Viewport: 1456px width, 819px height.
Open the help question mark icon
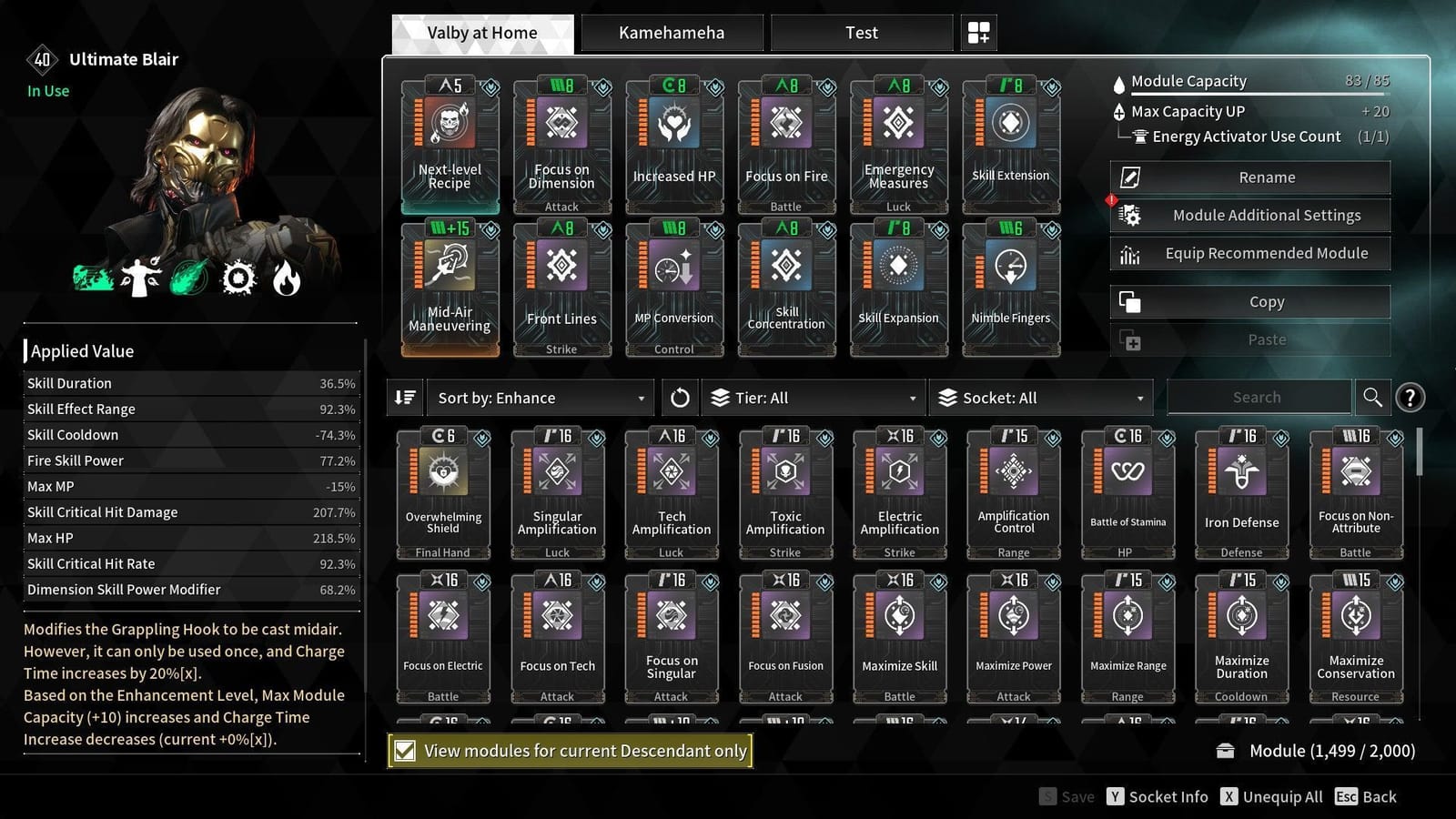tap(1410, 398)
